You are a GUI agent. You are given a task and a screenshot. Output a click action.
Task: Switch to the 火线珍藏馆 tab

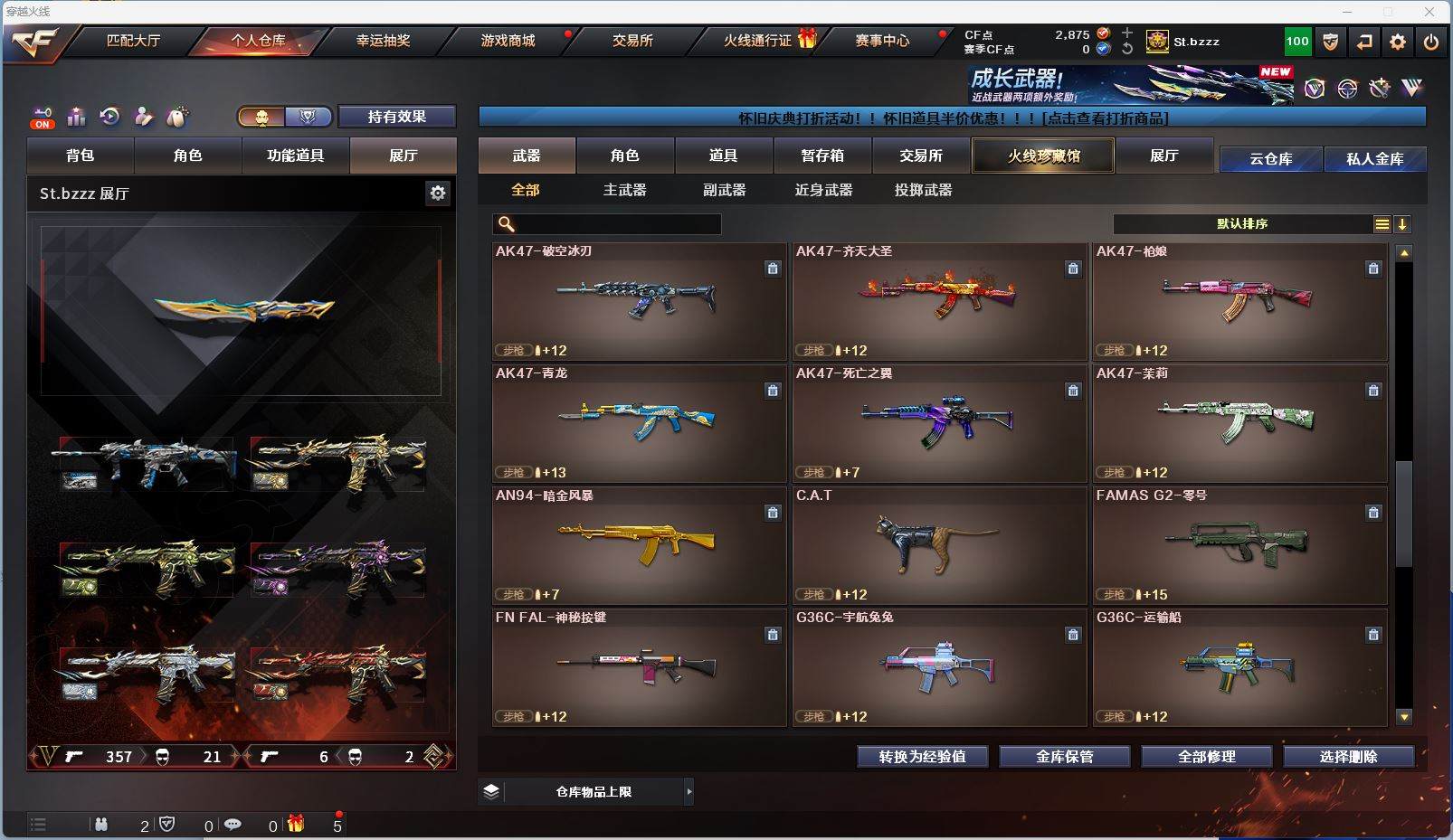pos(1043,156)
